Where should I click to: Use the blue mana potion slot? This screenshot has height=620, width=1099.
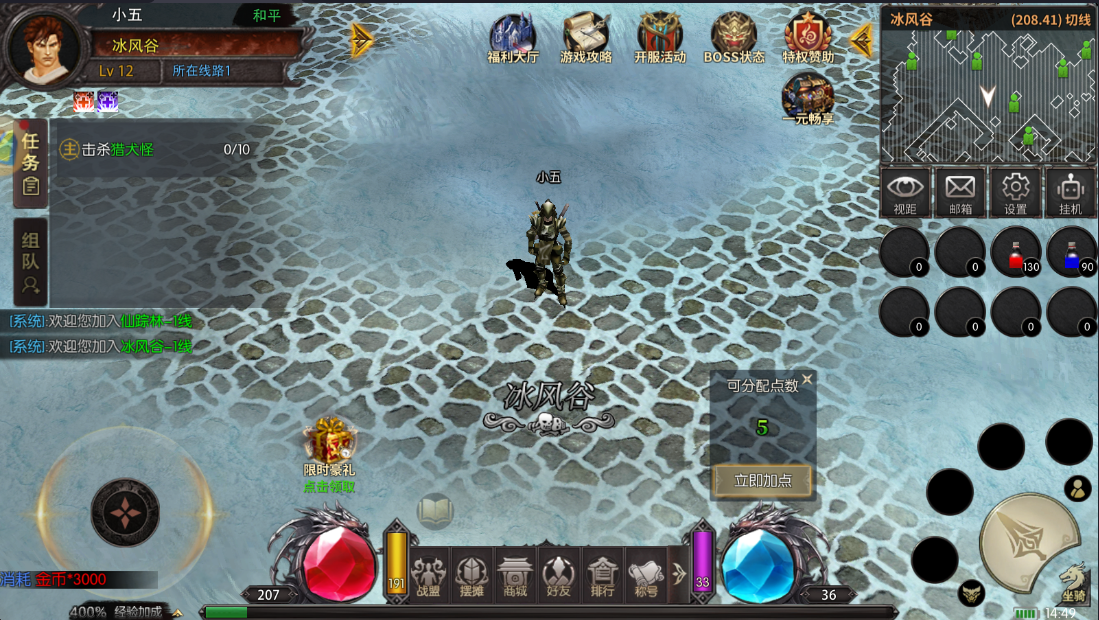pyautogui.click(x=1072, y=252)
